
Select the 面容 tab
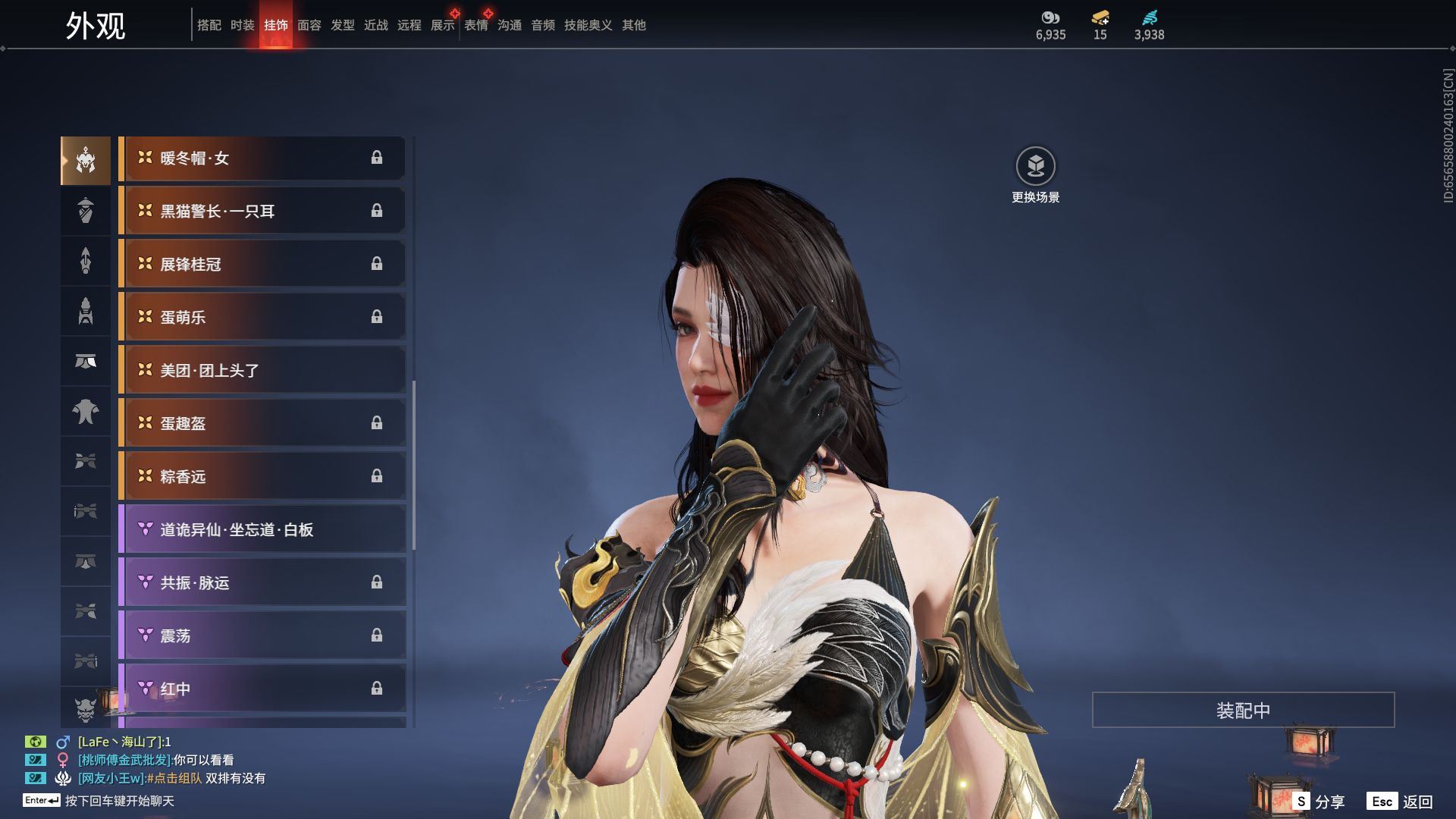click(x=309, y=25)
